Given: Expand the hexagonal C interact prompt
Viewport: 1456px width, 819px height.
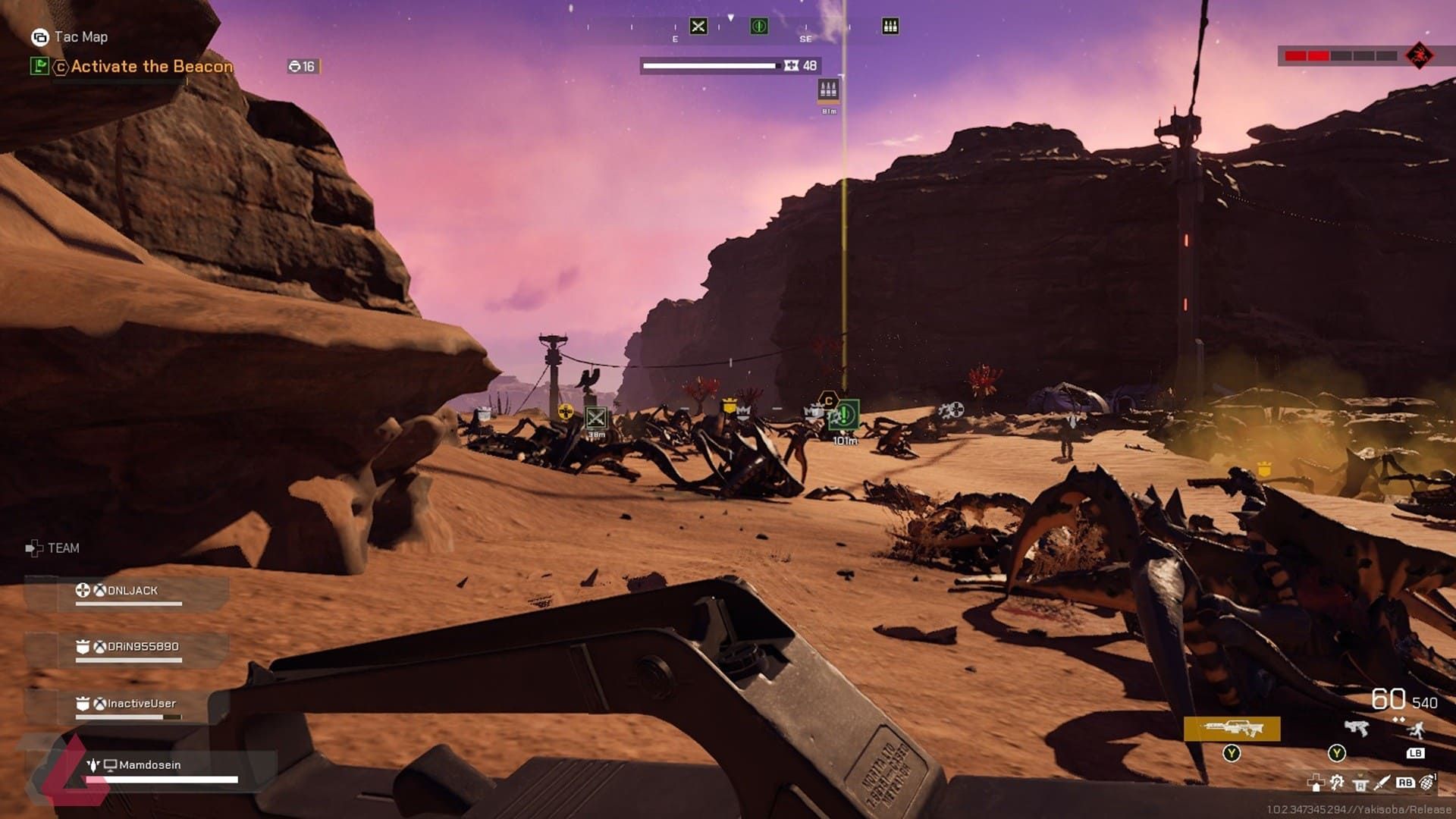Looking at the screenshot, I should pos(829,400).
